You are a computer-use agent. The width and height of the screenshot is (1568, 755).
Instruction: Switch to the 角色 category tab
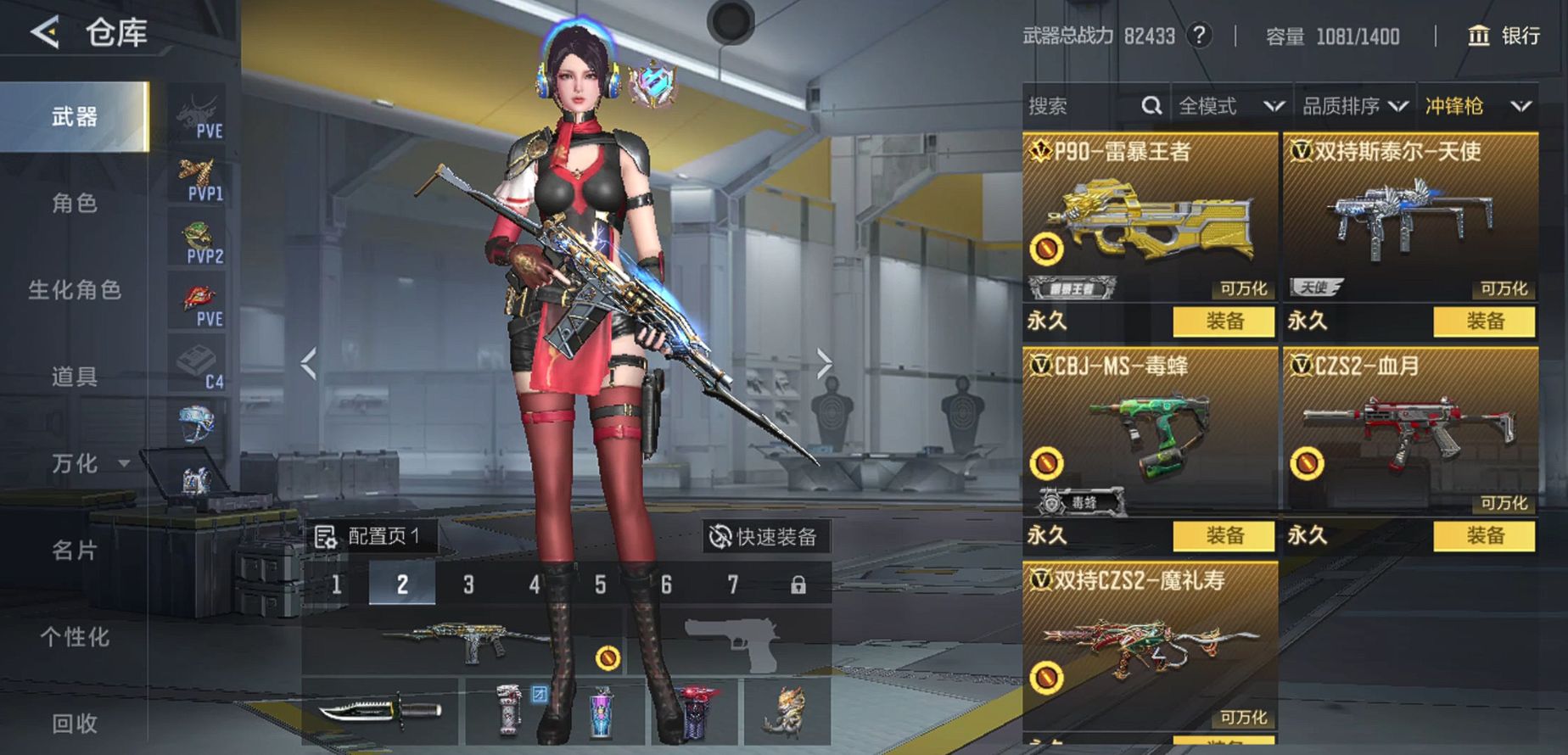tap(75, 203)
